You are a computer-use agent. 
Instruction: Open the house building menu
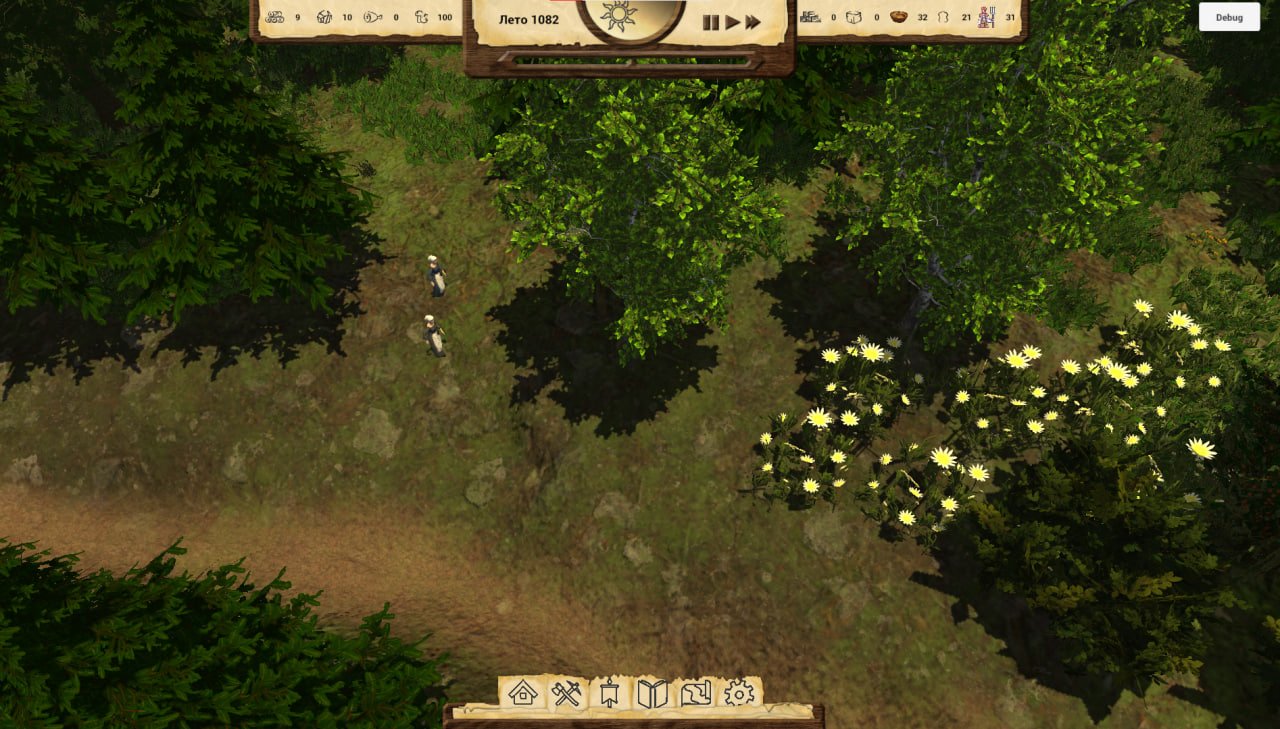tap(523, 693)
